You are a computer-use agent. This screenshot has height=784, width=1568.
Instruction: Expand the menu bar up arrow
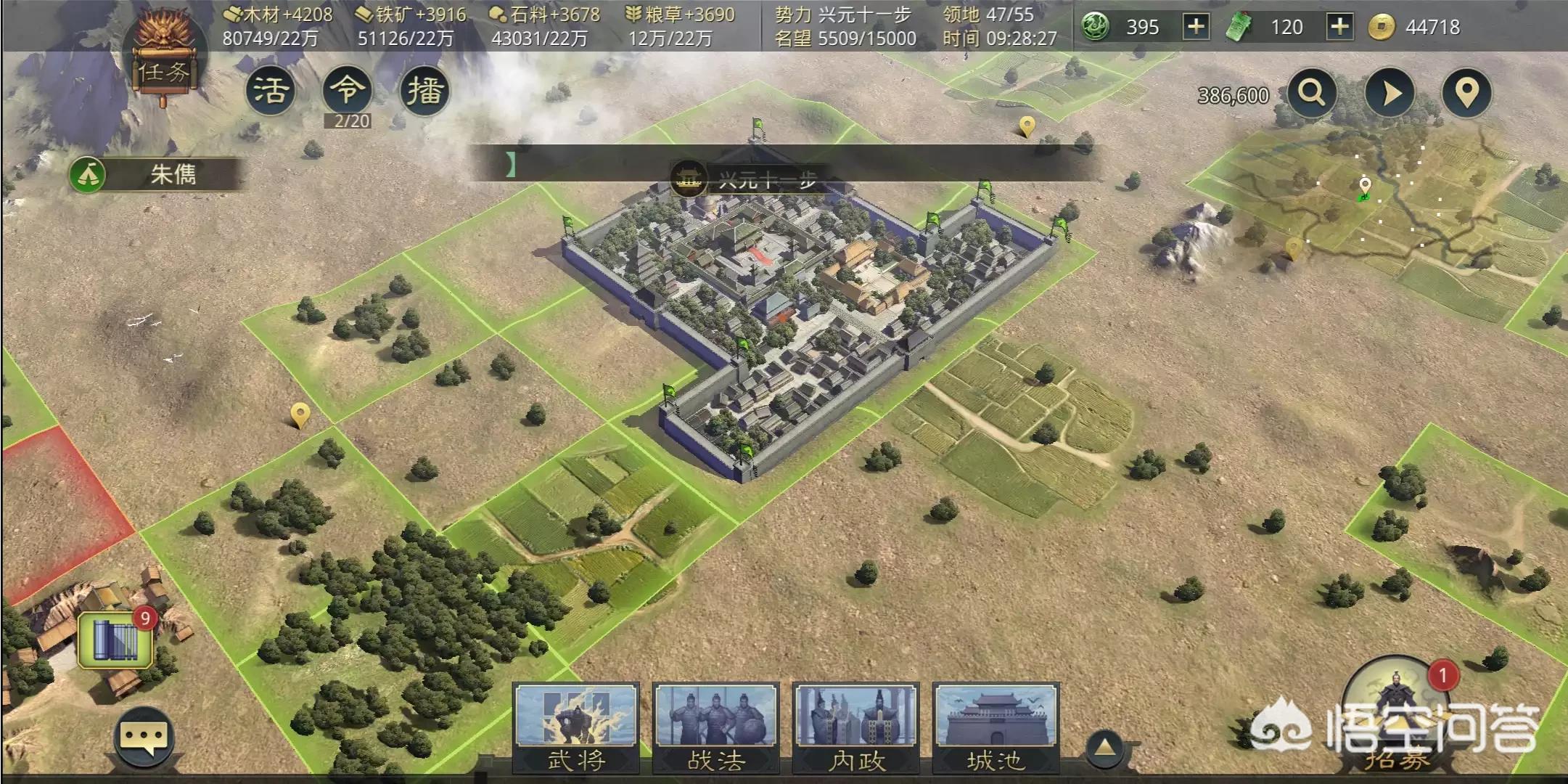coord(1104,746)
